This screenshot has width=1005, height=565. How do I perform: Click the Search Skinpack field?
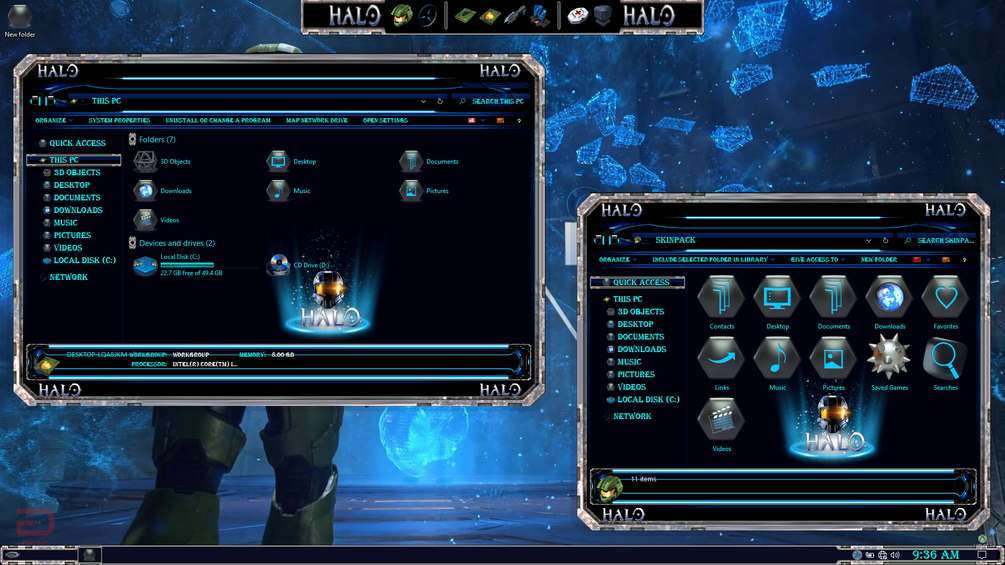click(x=944, y=241)
